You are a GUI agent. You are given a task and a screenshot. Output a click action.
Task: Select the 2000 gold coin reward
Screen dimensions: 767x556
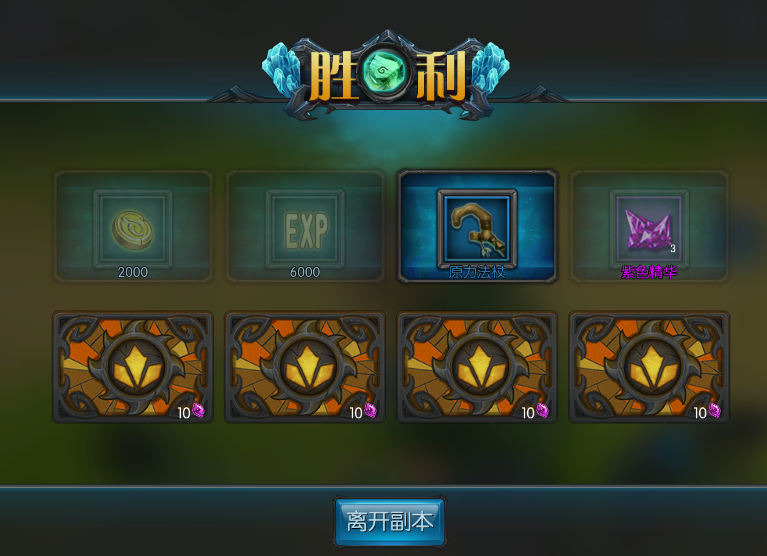pyautogui.click(x=133, y=226)
